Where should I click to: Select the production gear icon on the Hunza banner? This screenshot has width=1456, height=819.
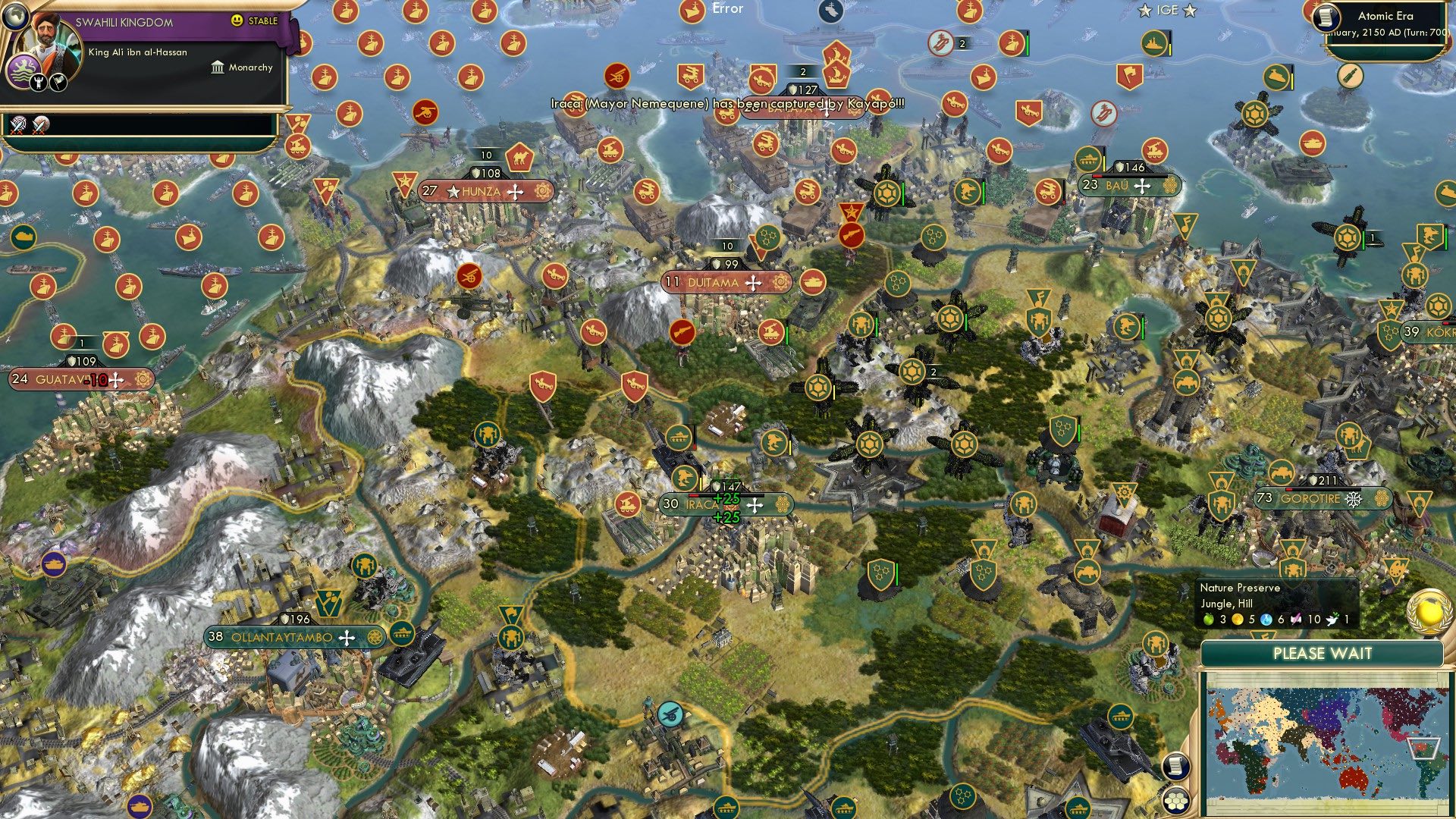pos(541,193)
